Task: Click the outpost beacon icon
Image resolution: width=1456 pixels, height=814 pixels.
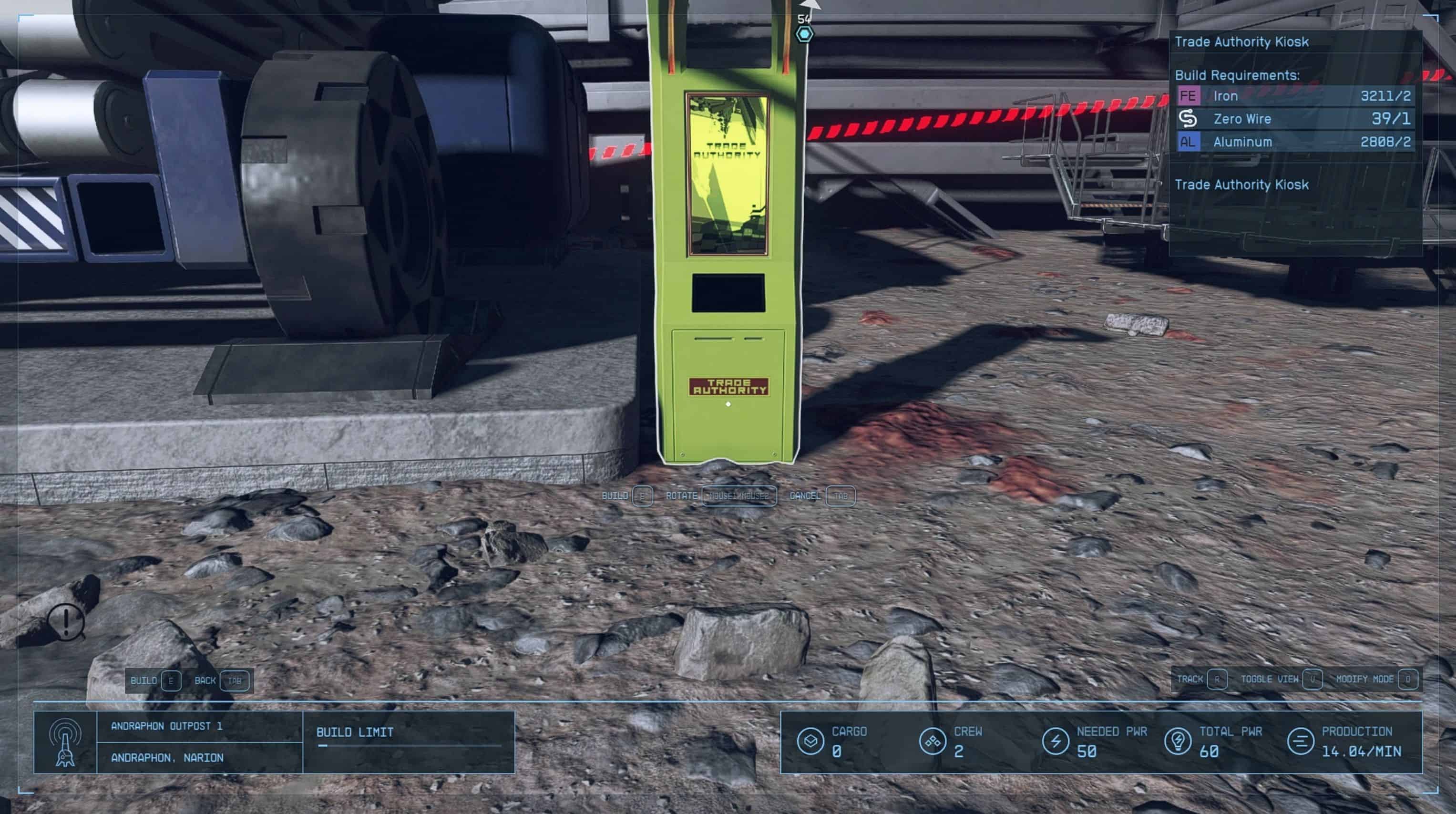Action: coord(65,742)
